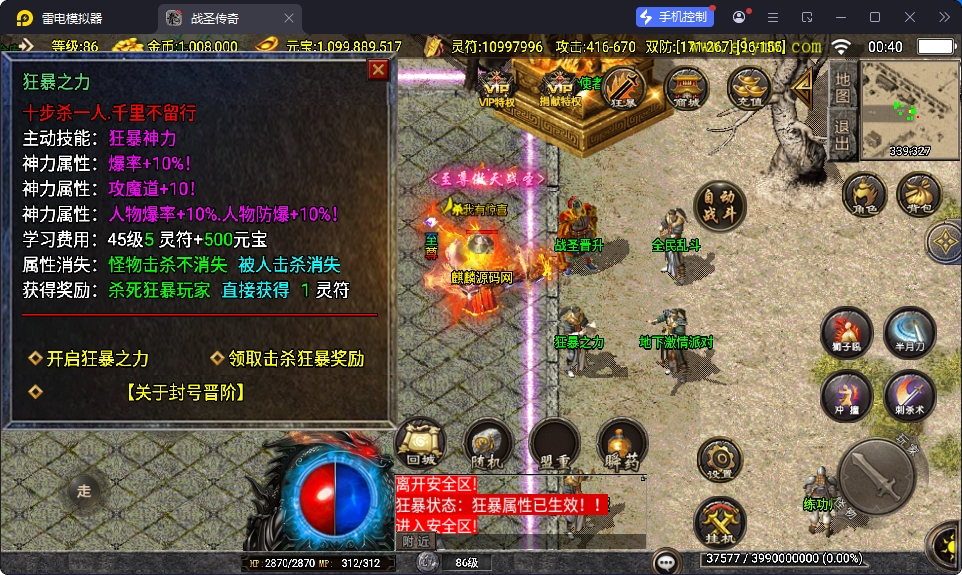This screenshot has width=962, height=575.
Task: Open the 充值 recharge icon
Action: (748, 87)
